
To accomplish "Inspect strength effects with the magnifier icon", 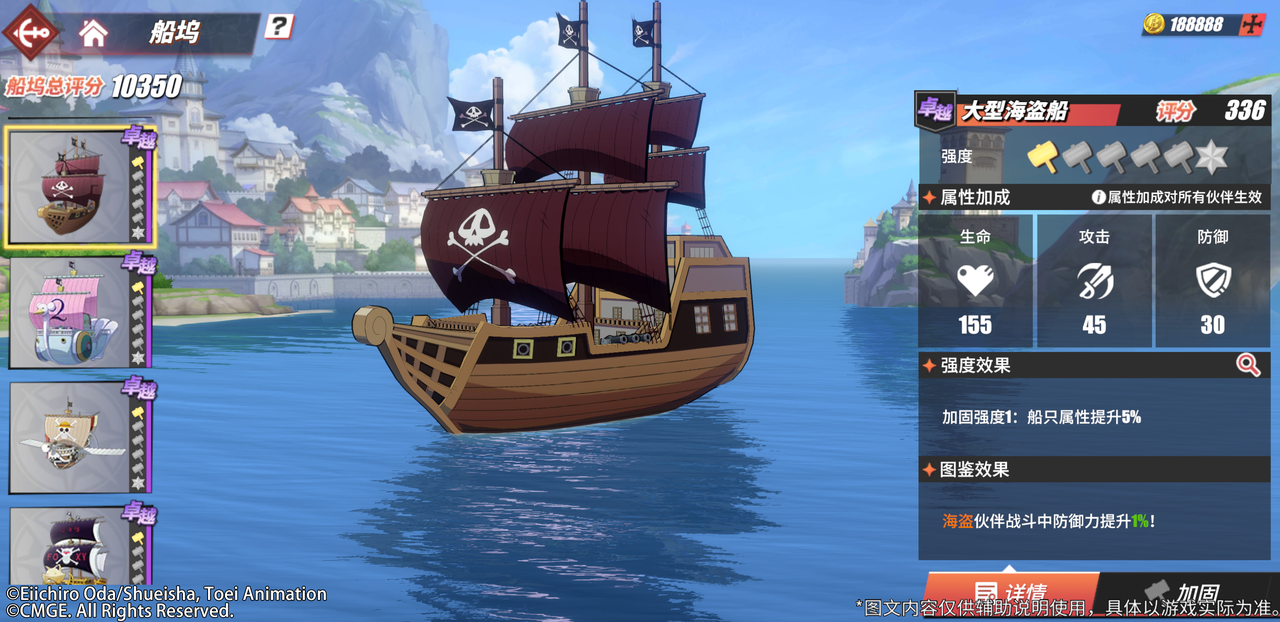I will click(1248, 365).
